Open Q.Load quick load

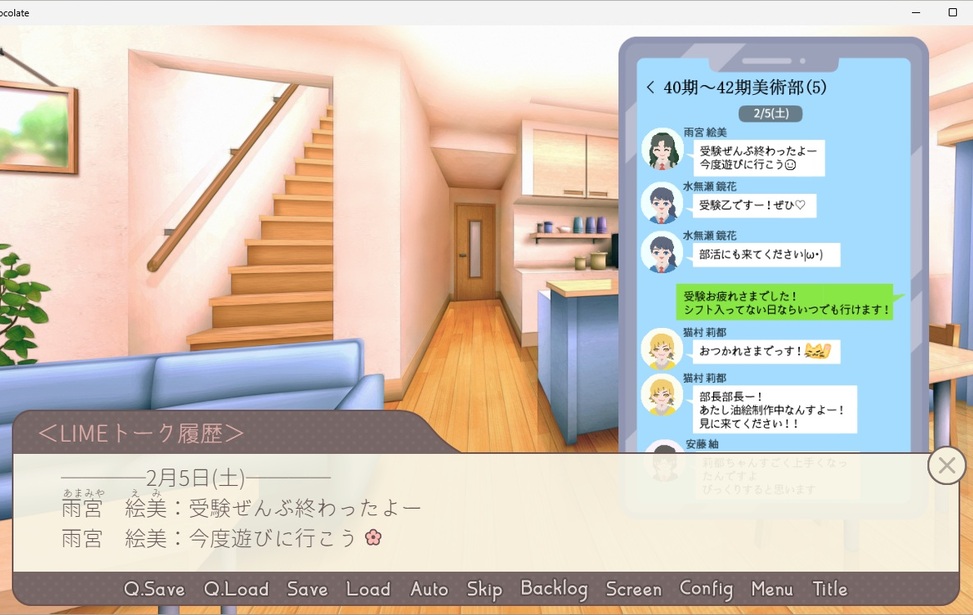(x=236, y=589)
